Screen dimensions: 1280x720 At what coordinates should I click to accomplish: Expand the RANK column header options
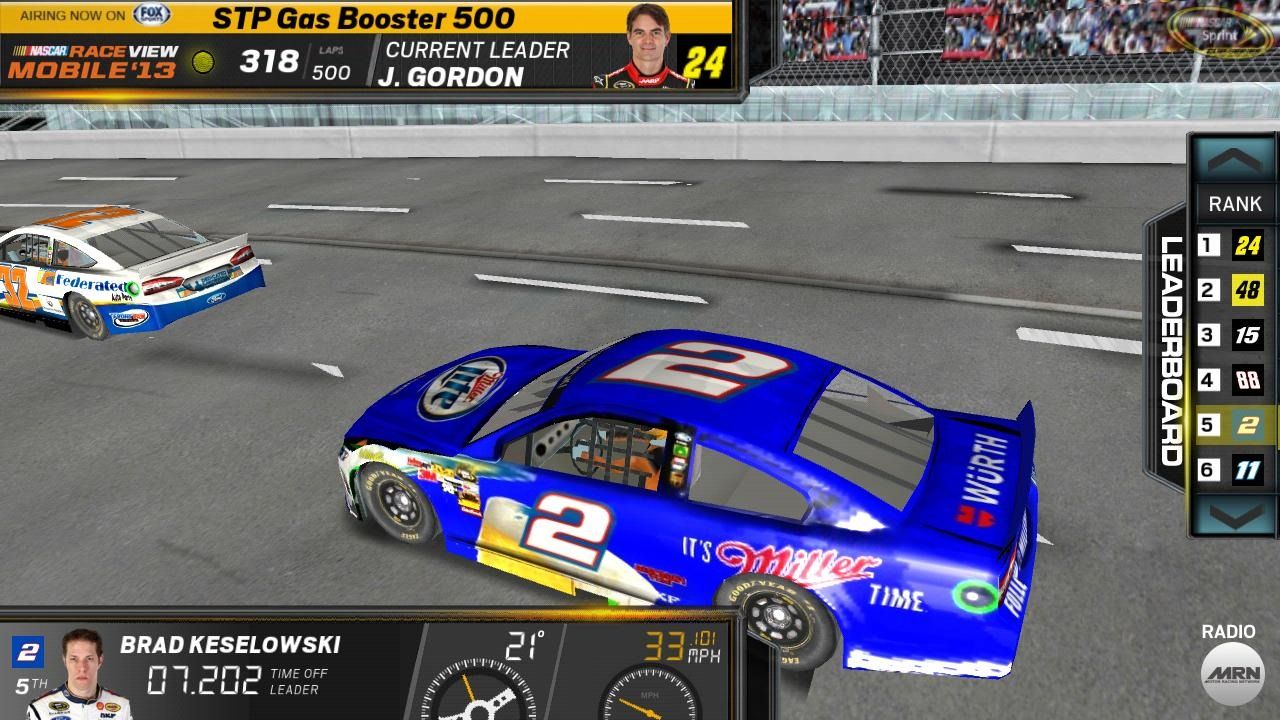[1235, 204]
